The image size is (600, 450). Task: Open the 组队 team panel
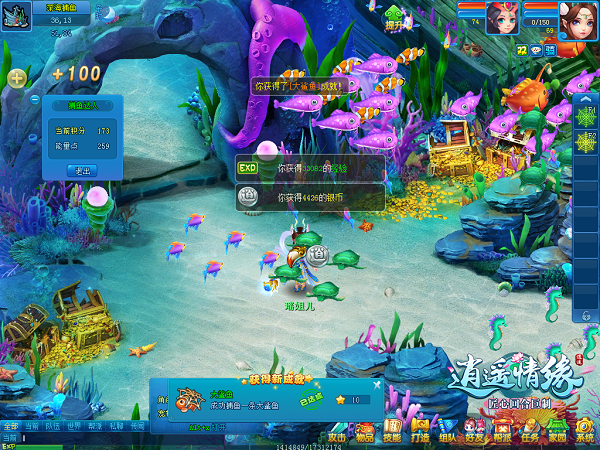pyautogui.click(x=447, y=433)
